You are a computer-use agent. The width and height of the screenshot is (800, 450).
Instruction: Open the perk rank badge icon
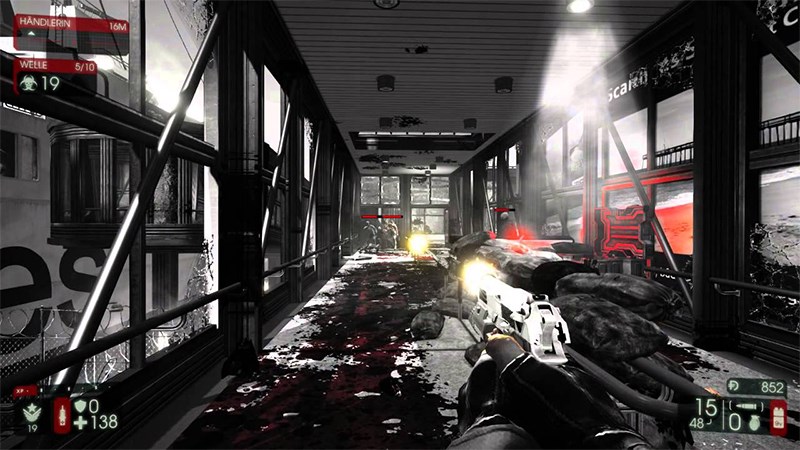coord(32,410)
